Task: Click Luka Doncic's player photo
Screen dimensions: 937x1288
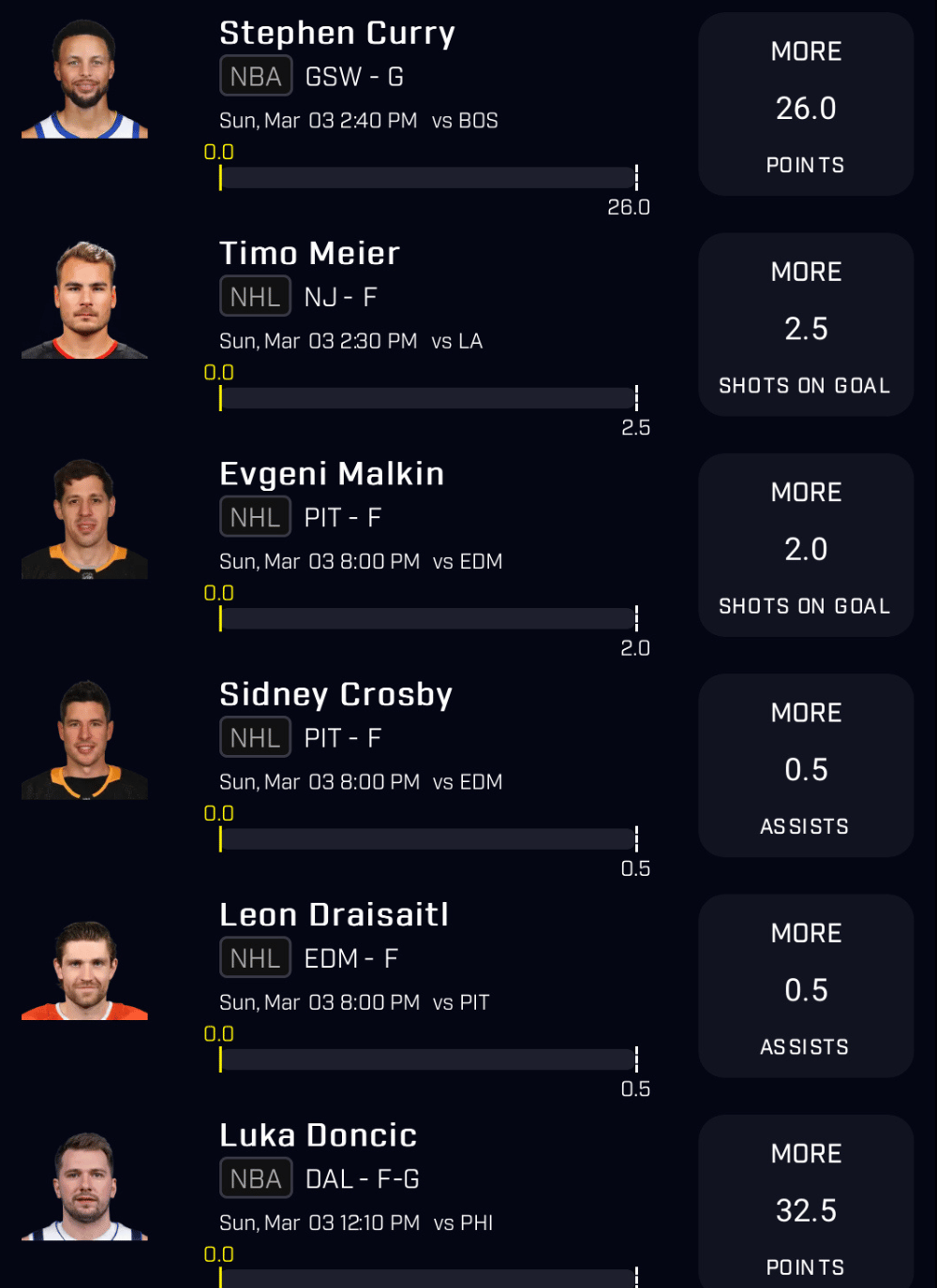Action: pos(85,1187)
